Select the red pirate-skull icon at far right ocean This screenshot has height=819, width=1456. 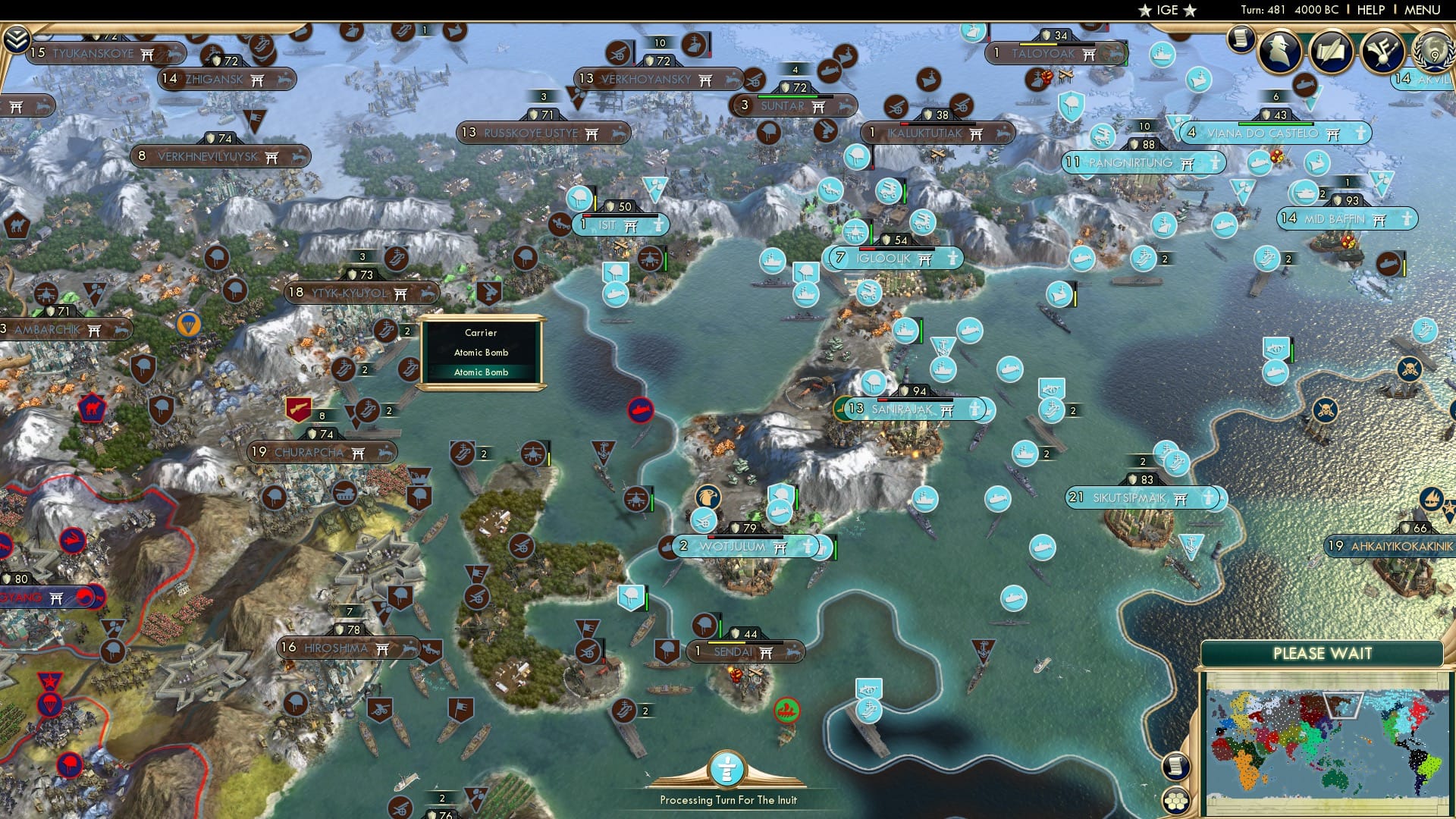pyautogui.click(x=1409, y=369)
